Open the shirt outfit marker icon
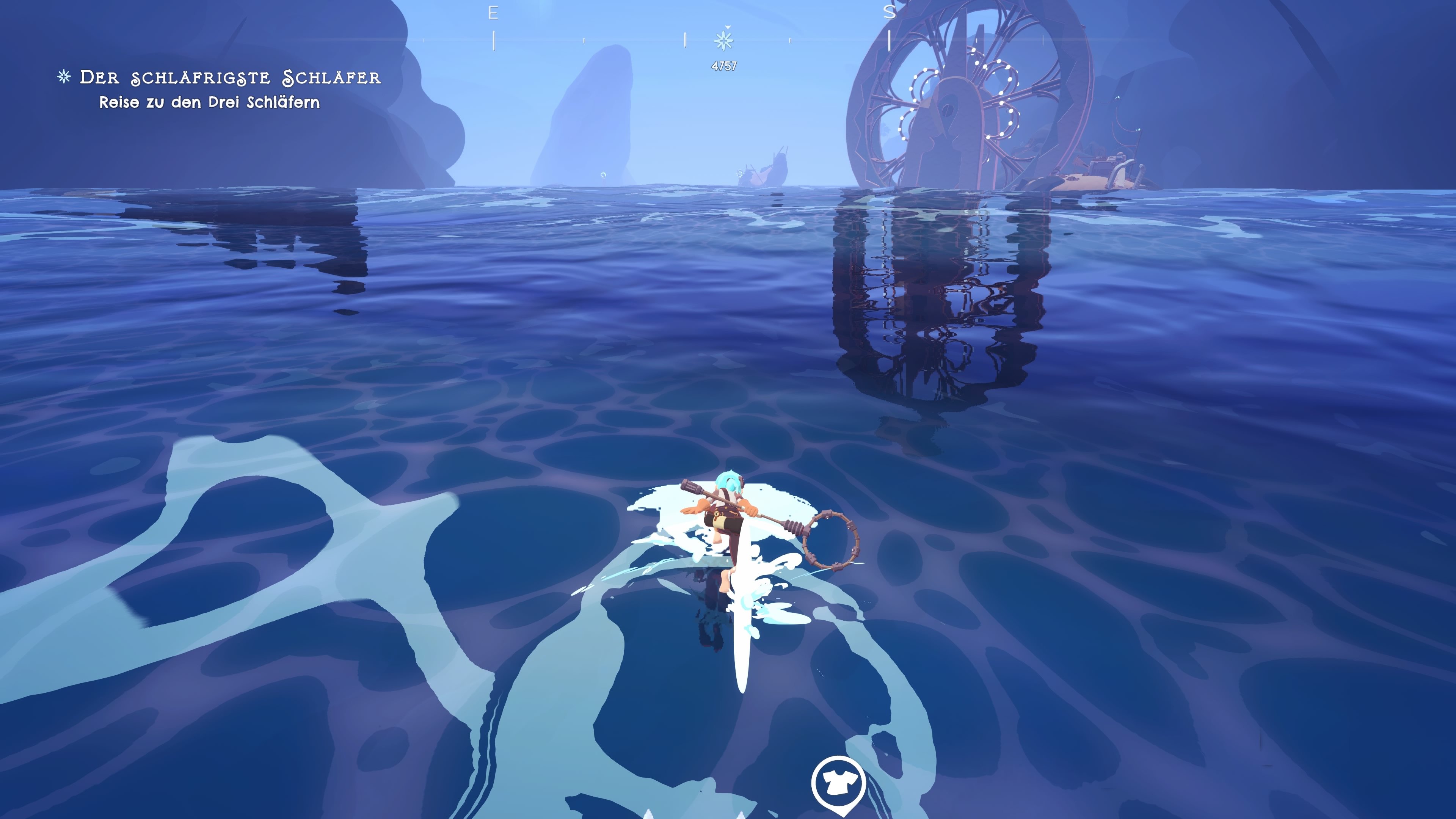 838,783
